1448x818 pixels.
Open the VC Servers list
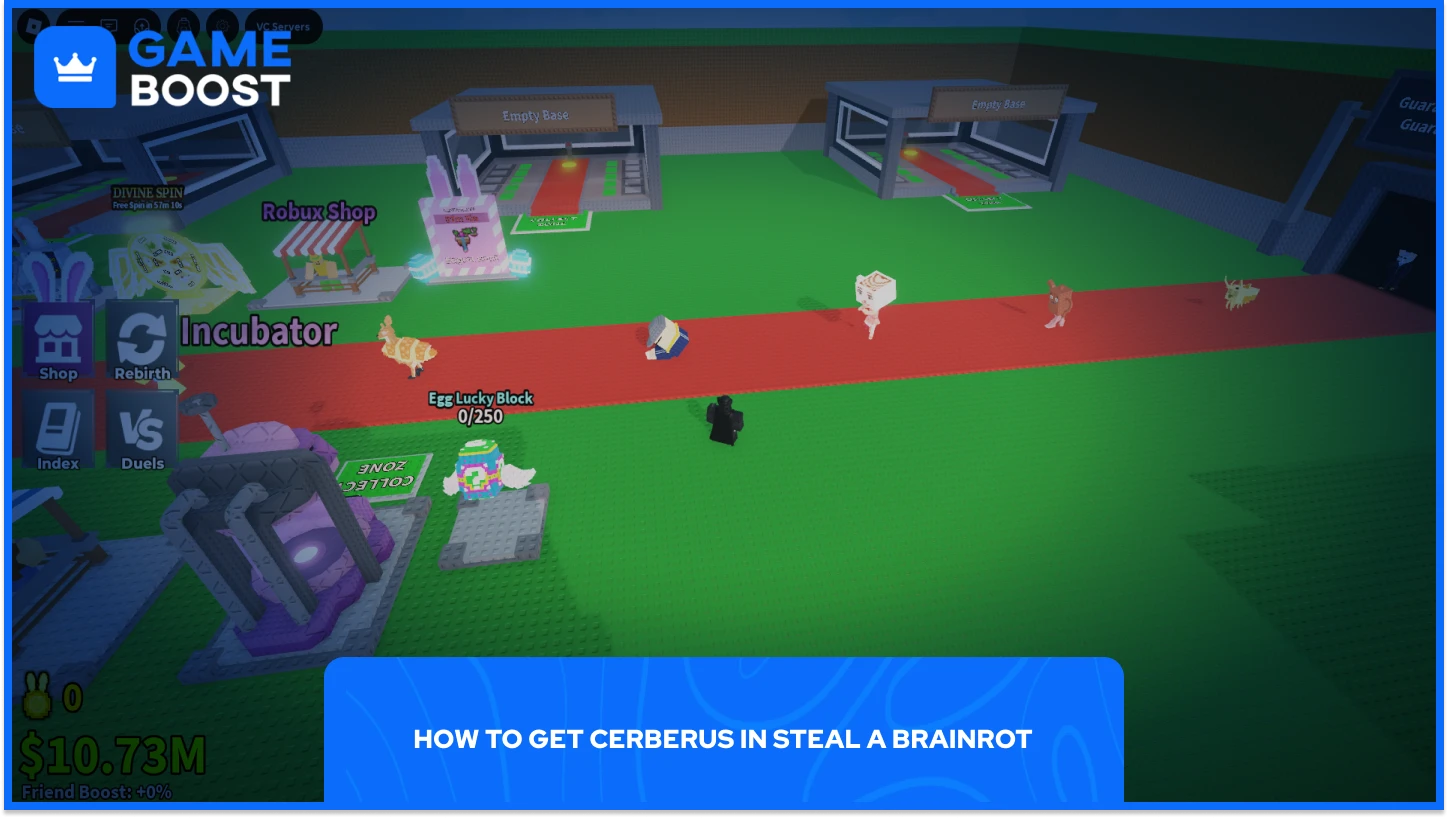(283, 25)
